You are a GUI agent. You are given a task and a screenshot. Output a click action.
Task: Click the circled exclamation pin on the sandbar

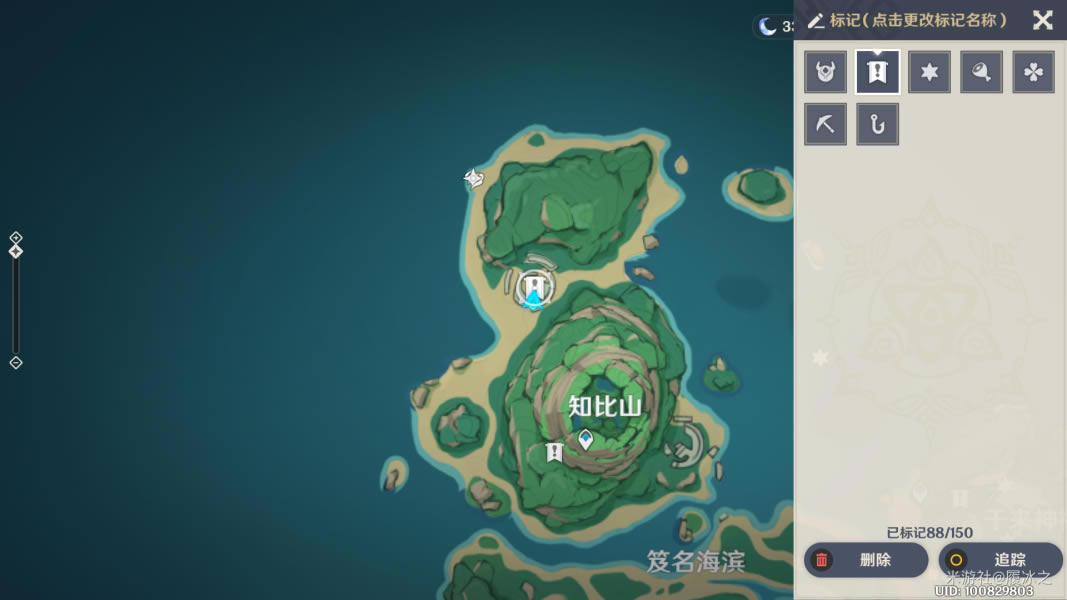tap(536, 288)
